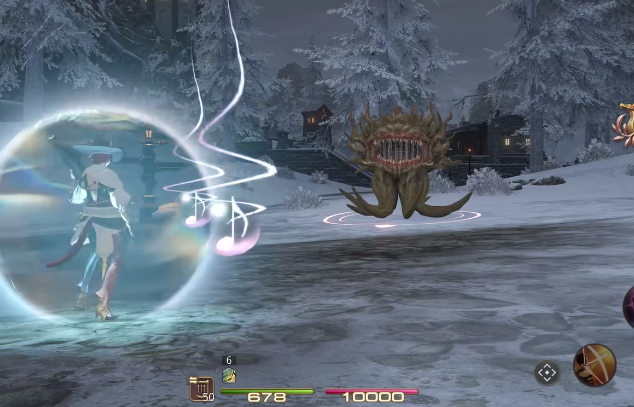Click the green status buff icon
The image size is (634, 407).
coord(228,377)
